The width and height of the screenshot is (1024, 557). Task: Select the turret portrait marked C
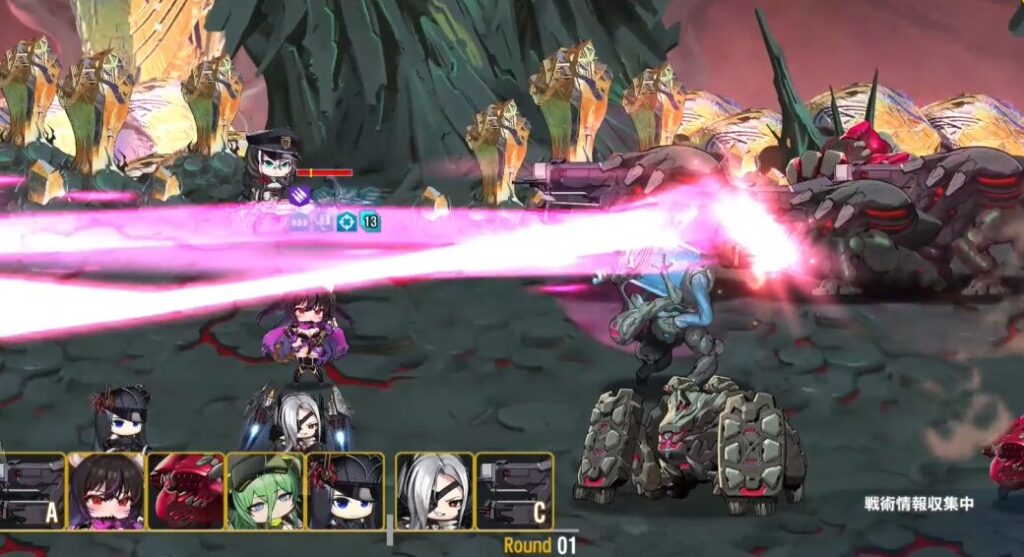[514, 491]
